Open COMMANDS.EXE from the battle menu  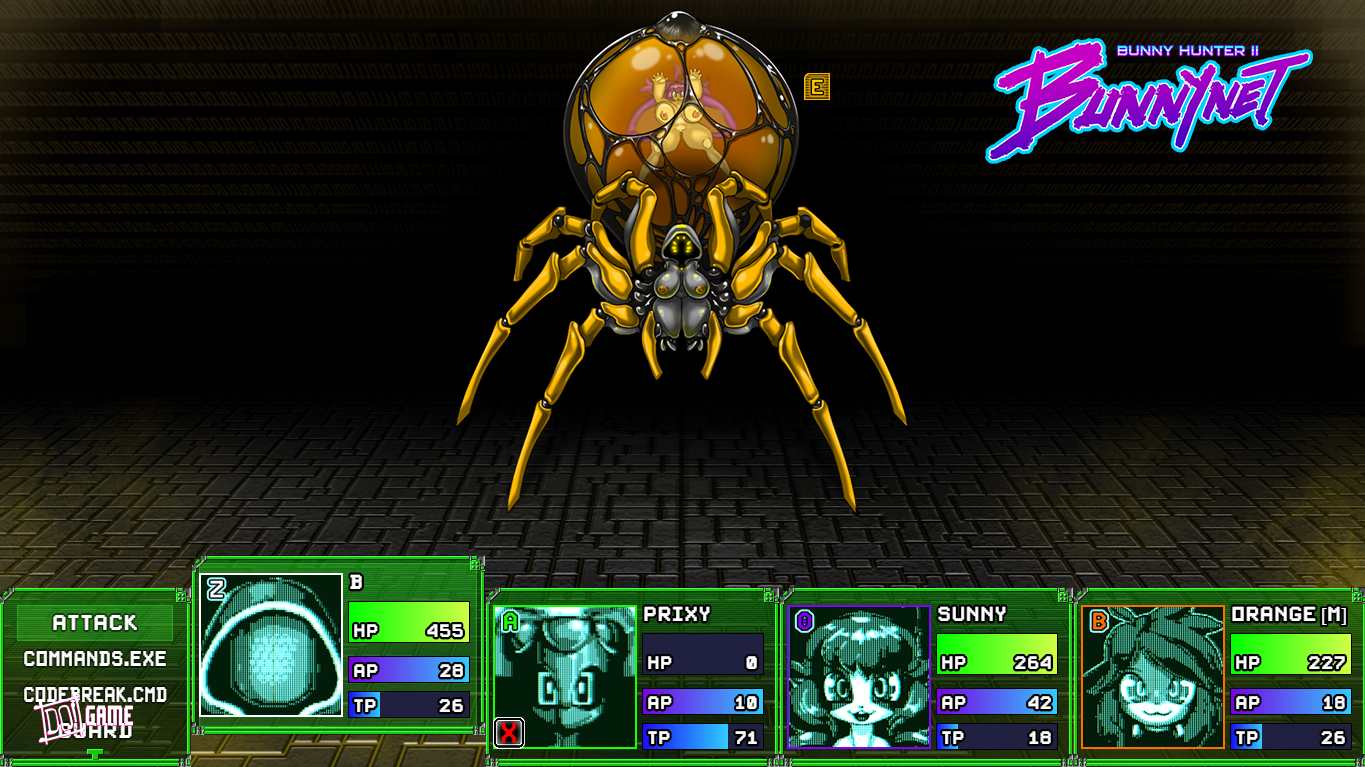click(94, 659)
